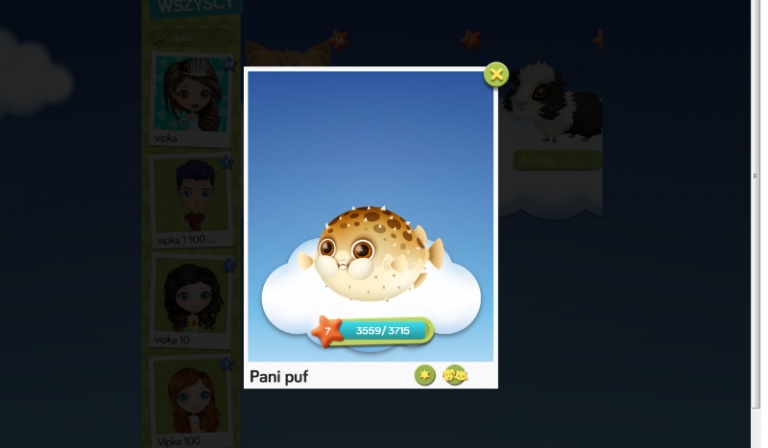Close the Pani puf pet popup
This screenshot has height=448, width=768.
496,74
